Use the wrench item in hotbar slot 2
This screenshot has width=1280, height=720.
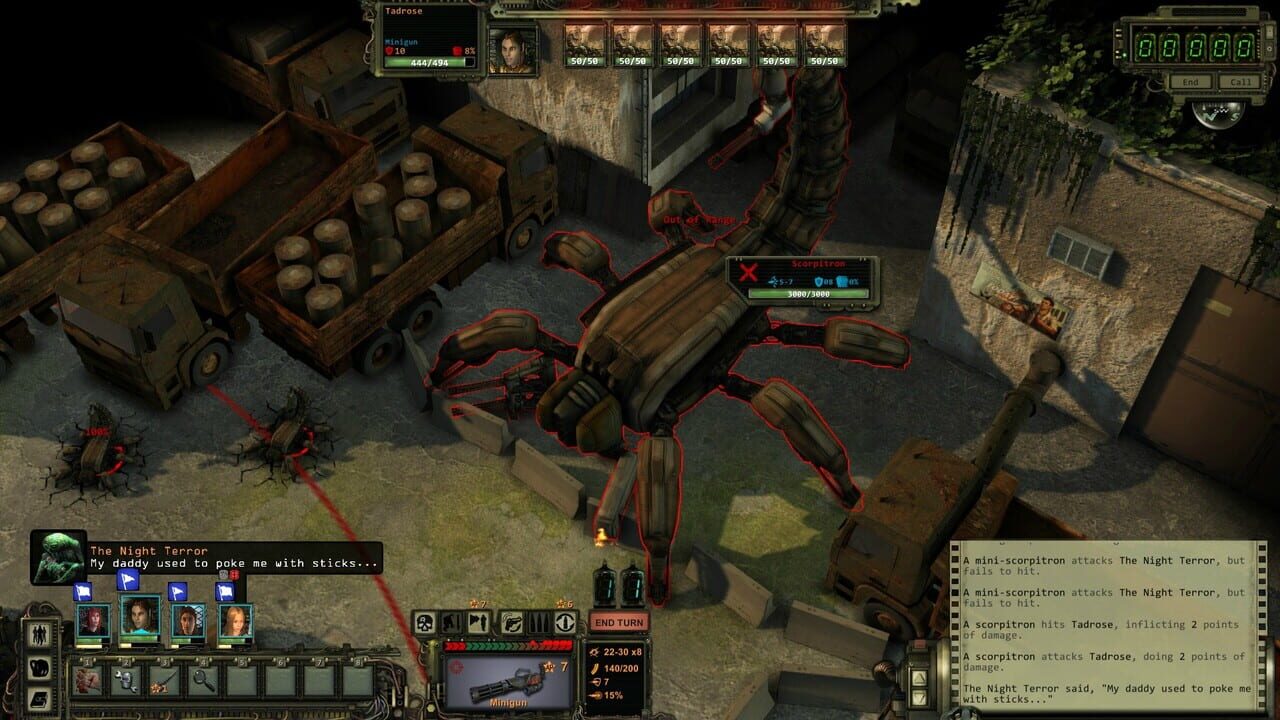(x=124, y=680)
